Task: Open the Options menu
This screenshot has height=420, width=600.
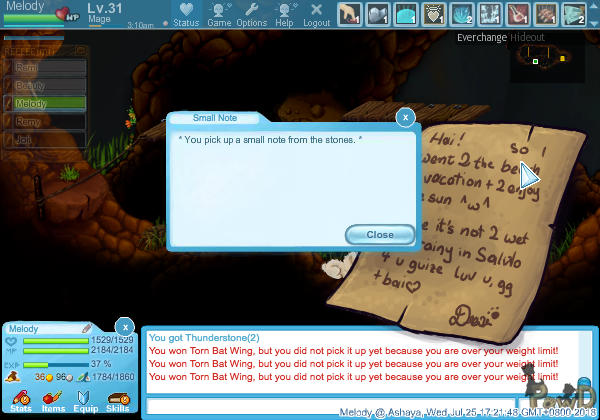Action: [x=251, y=14]
